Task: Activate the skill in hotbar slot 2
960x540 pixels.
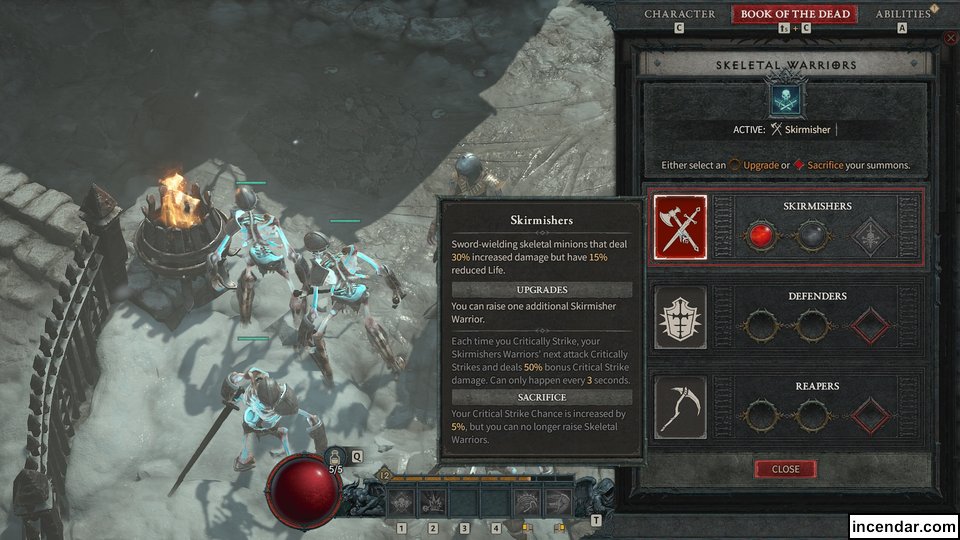Action: pyautogui.click(x=434, y=502)
